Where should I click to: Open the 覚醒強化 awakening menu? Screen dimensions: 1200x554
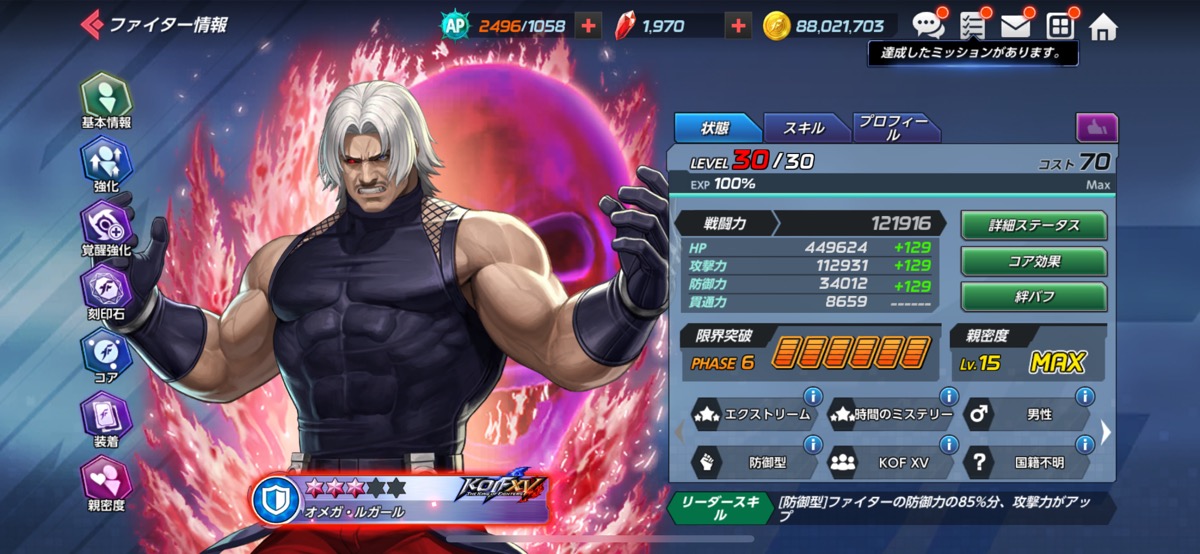tap(106, 227)
